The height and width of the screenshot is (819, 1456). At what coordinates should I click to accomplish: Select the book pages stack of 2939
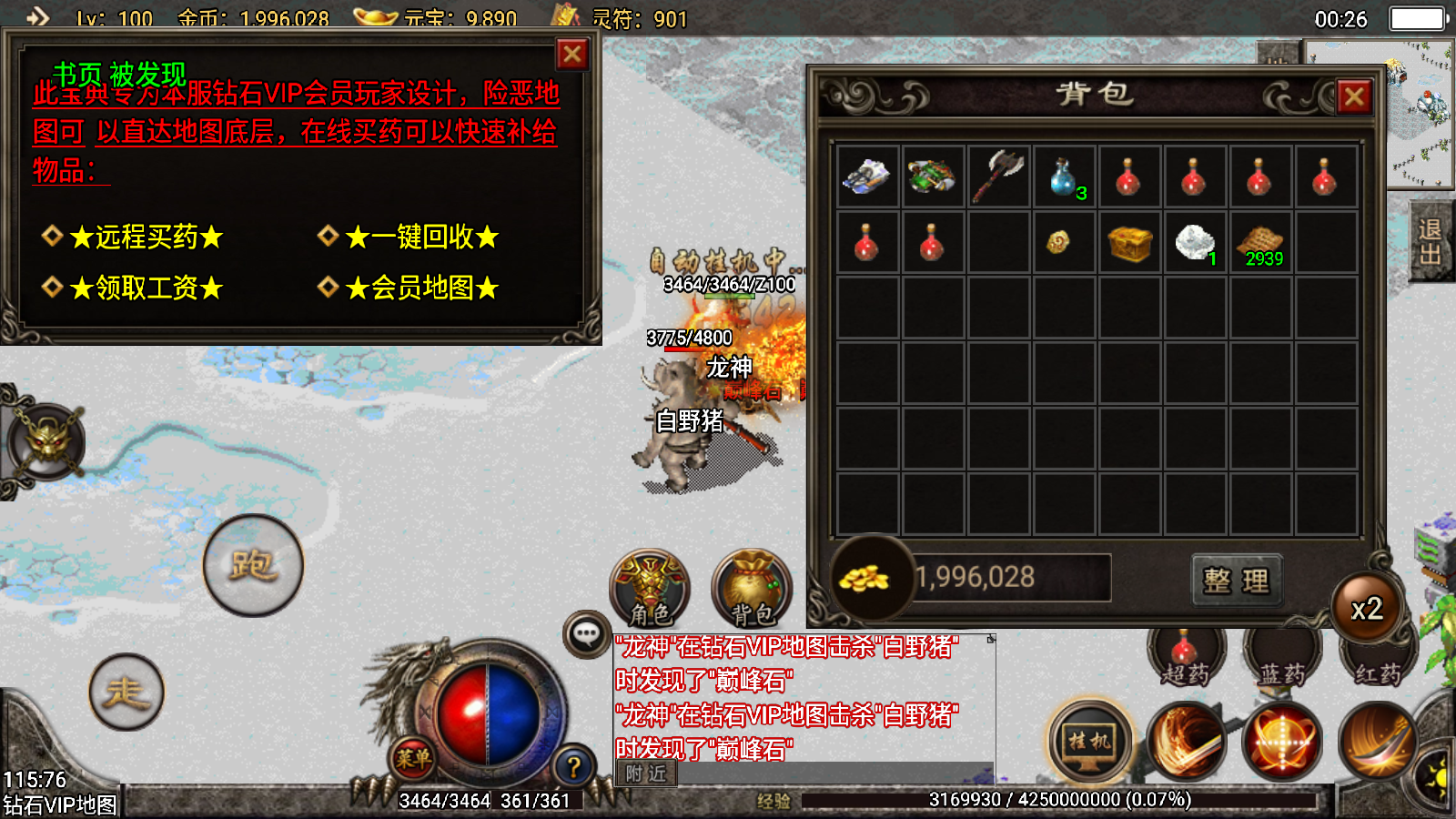coord(1260,242)
